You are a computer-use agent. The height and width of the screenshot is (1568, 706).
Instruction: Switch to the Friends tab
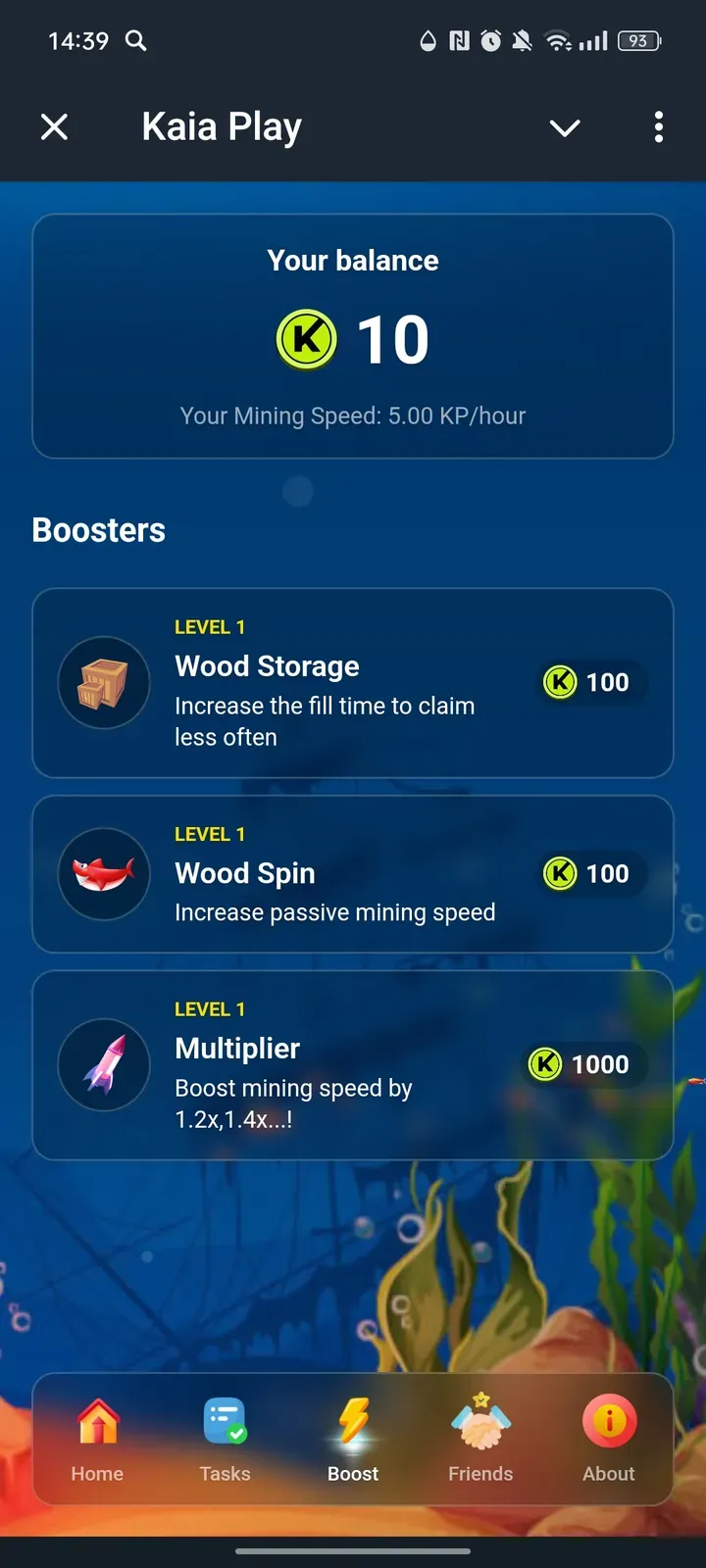click(480, 1439)
